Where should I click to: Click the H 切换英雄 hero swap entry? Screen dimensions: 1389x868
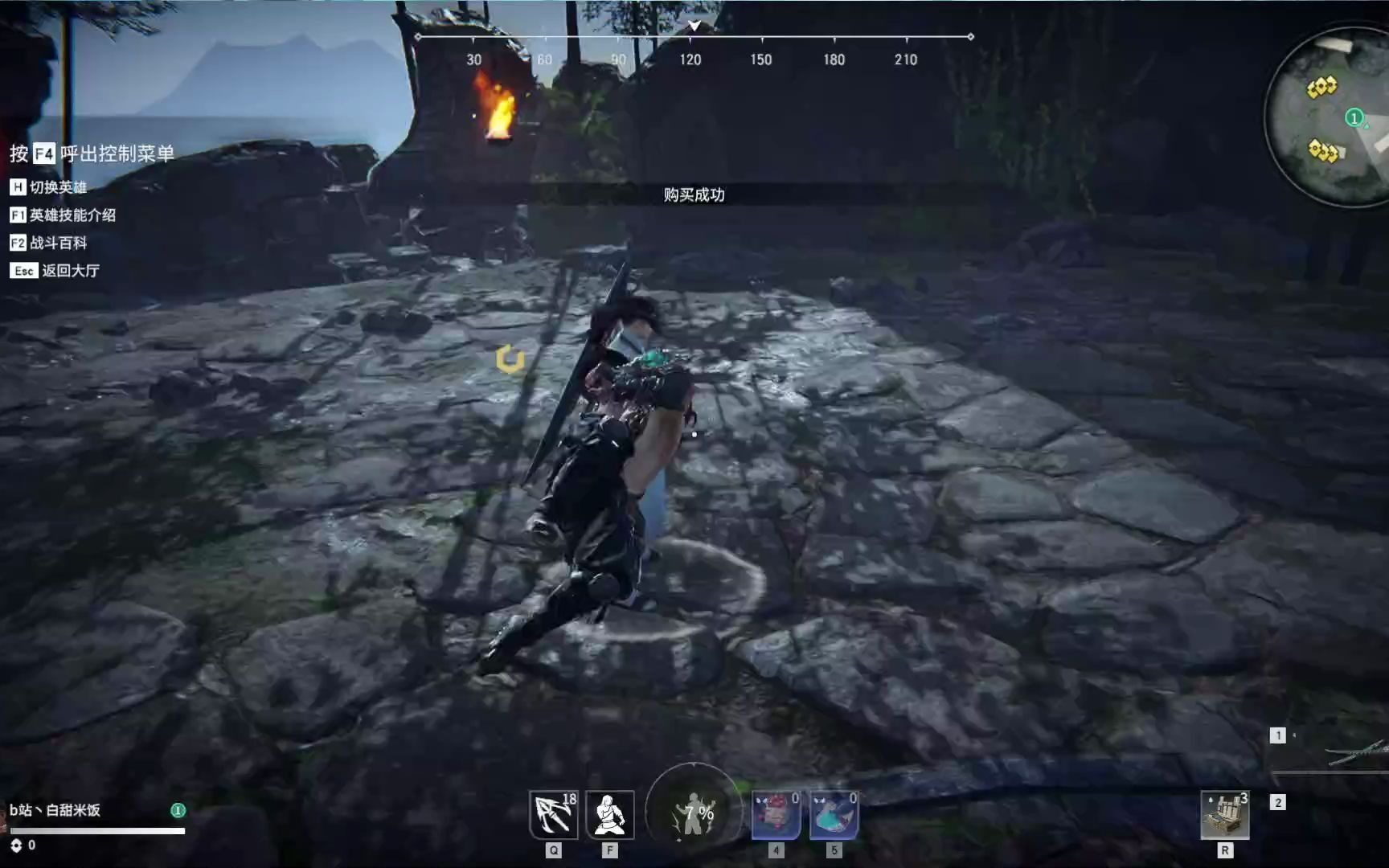coord(46,188)
